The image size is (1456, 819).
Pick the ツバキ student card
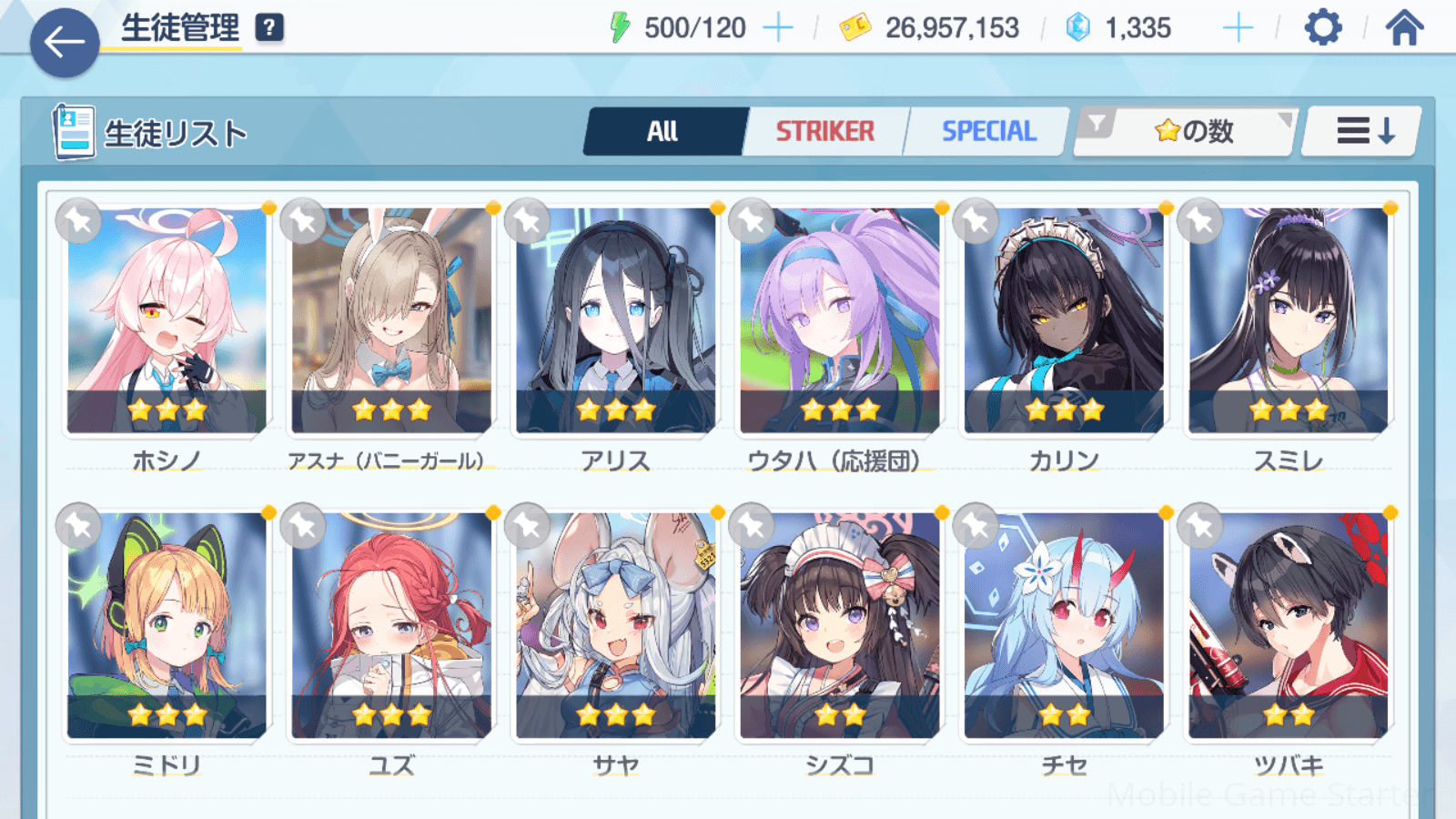coord(1288,625)
